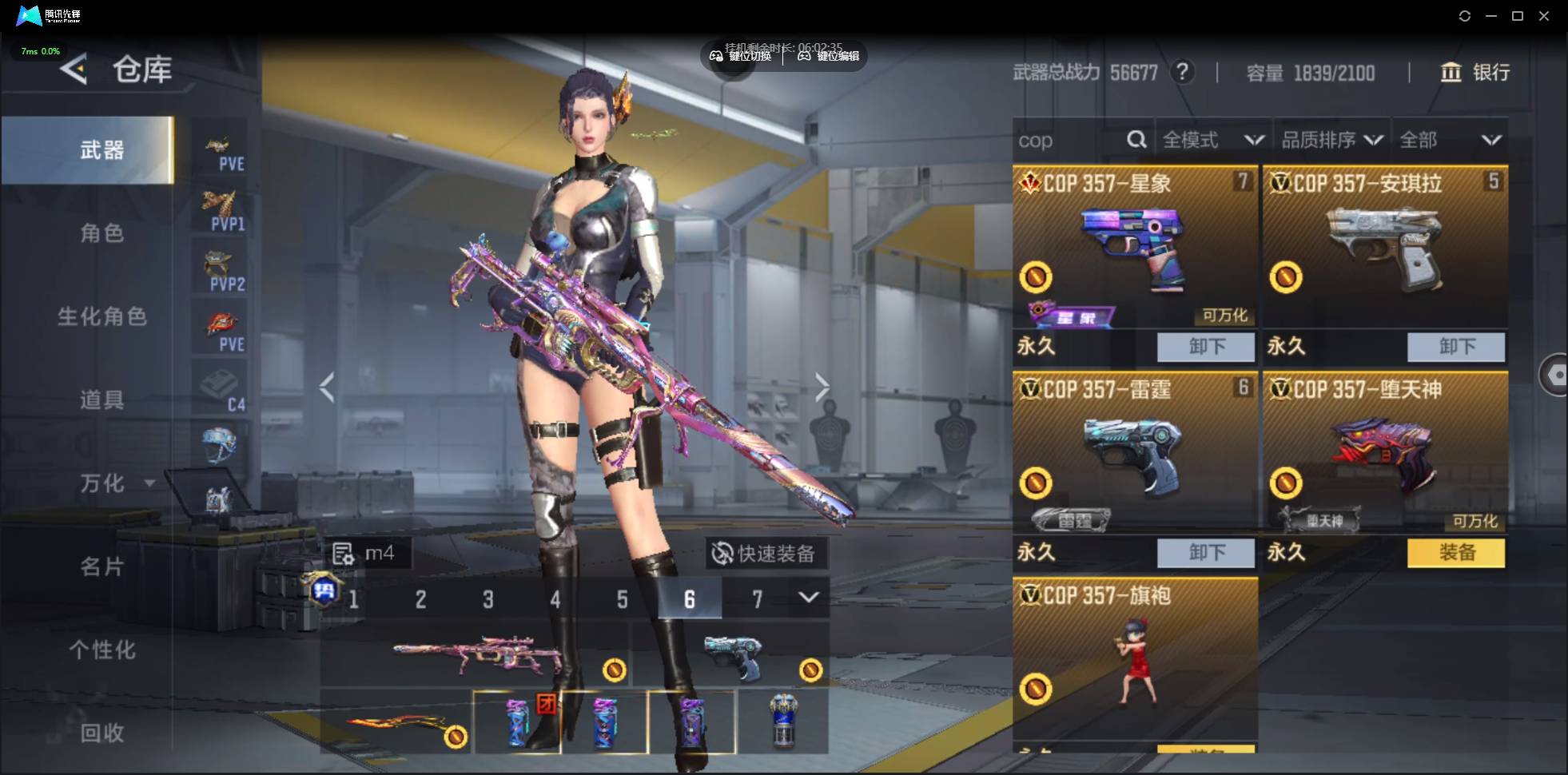Select the 道具 items tab
The height and width of the screenshot is (775, 1568).
[101, 399]
